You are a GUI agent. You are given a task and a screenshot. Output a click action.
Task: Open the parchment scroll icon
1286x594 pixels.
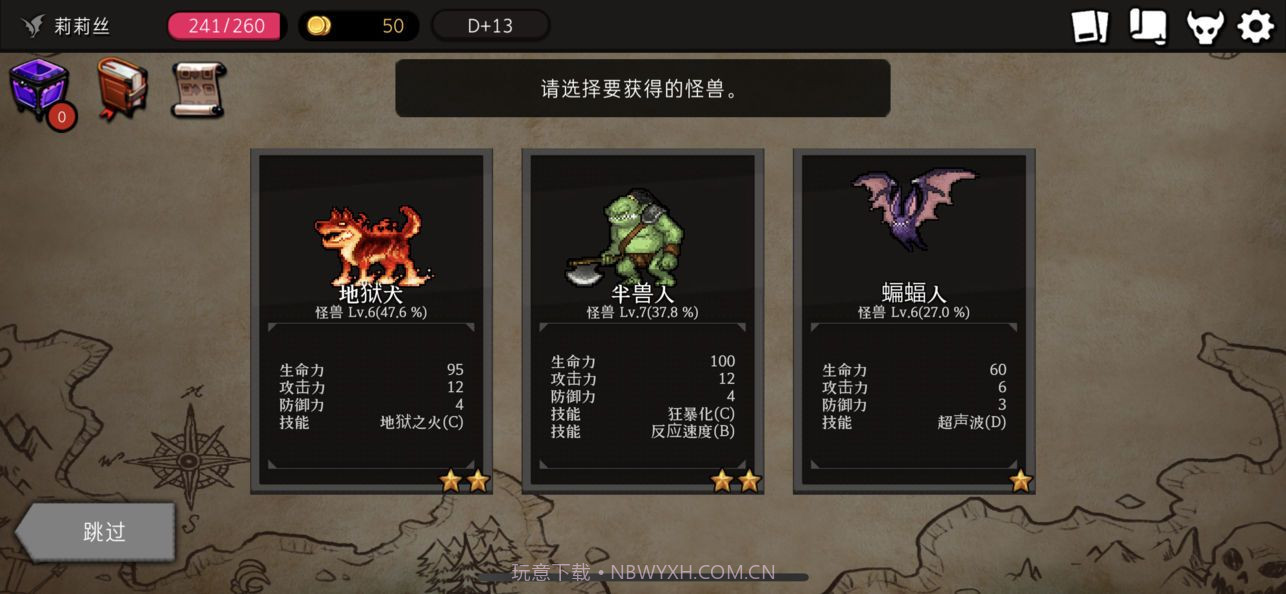pyautogui.click(x=198, y=89)
